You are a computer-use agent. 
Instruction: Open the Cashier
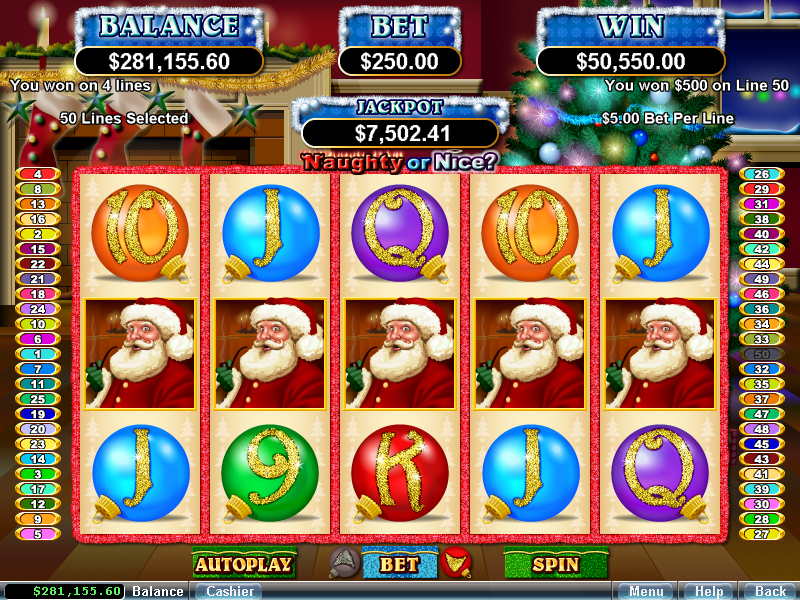pos(227,591)
